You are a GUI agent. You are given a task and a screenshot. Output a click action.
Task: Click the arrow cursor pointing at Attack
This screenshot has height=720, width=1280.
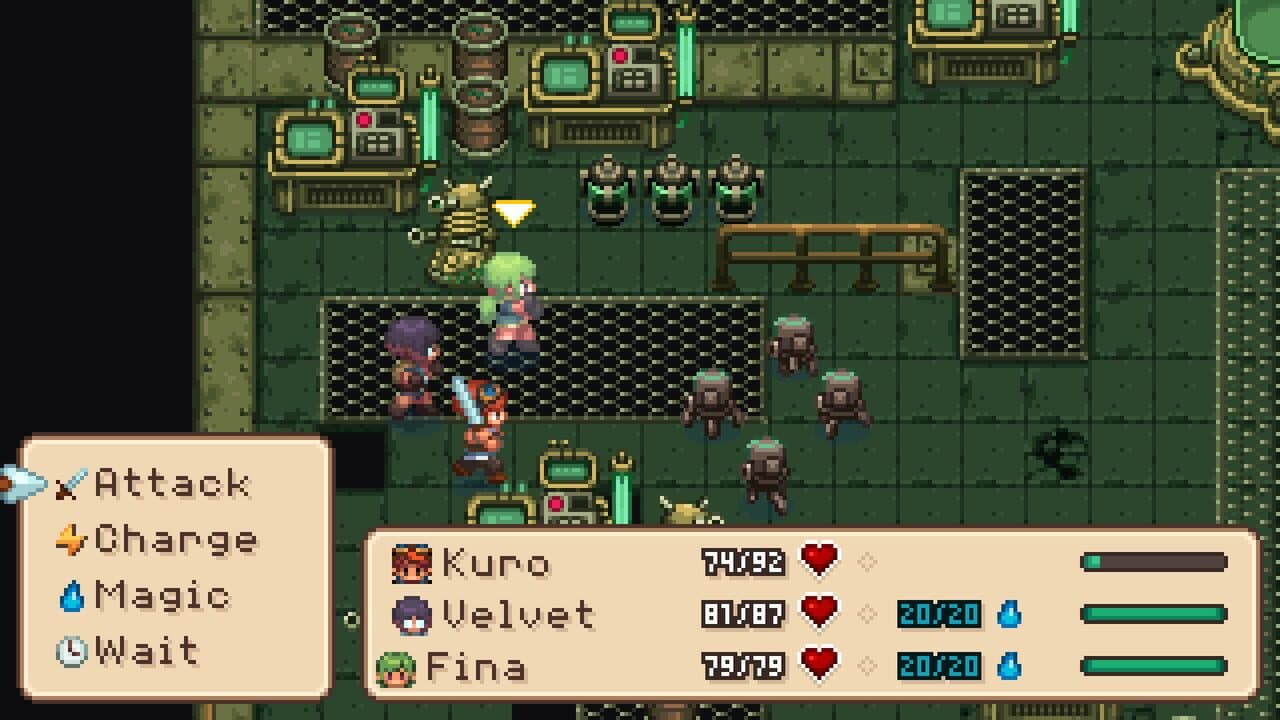tap(22, 481)
